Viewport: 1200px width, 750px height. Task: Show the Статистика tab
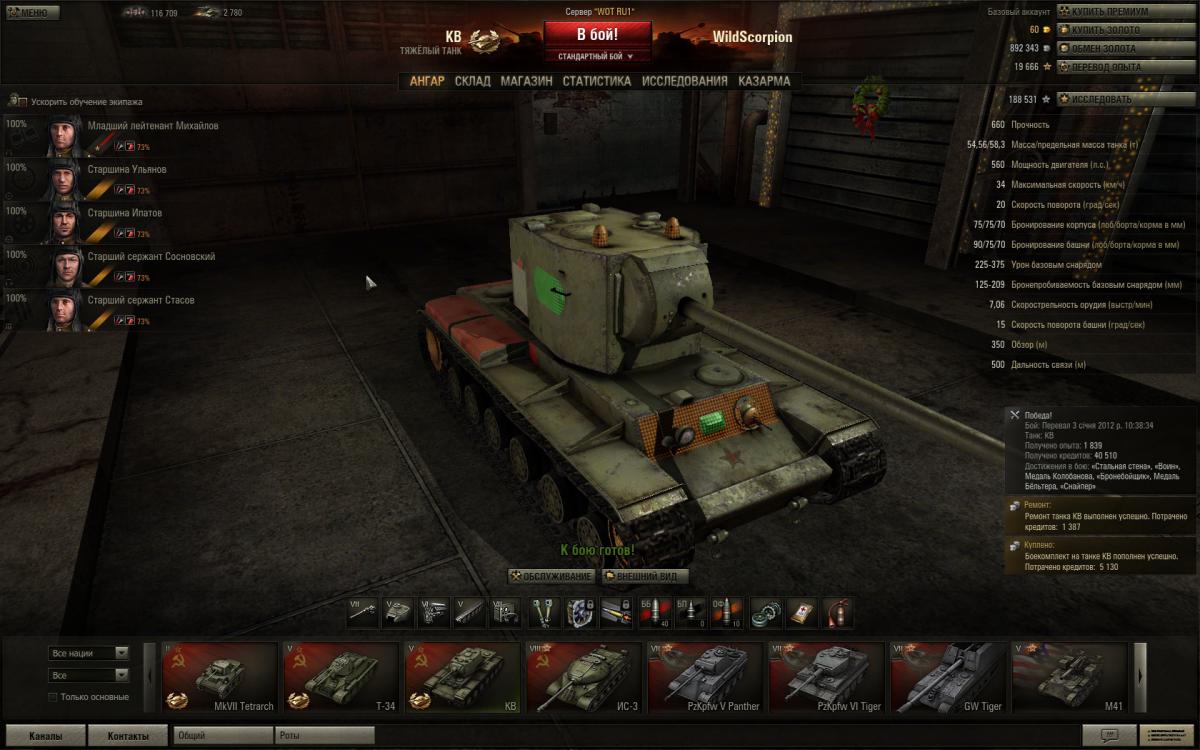click(596, 81)
